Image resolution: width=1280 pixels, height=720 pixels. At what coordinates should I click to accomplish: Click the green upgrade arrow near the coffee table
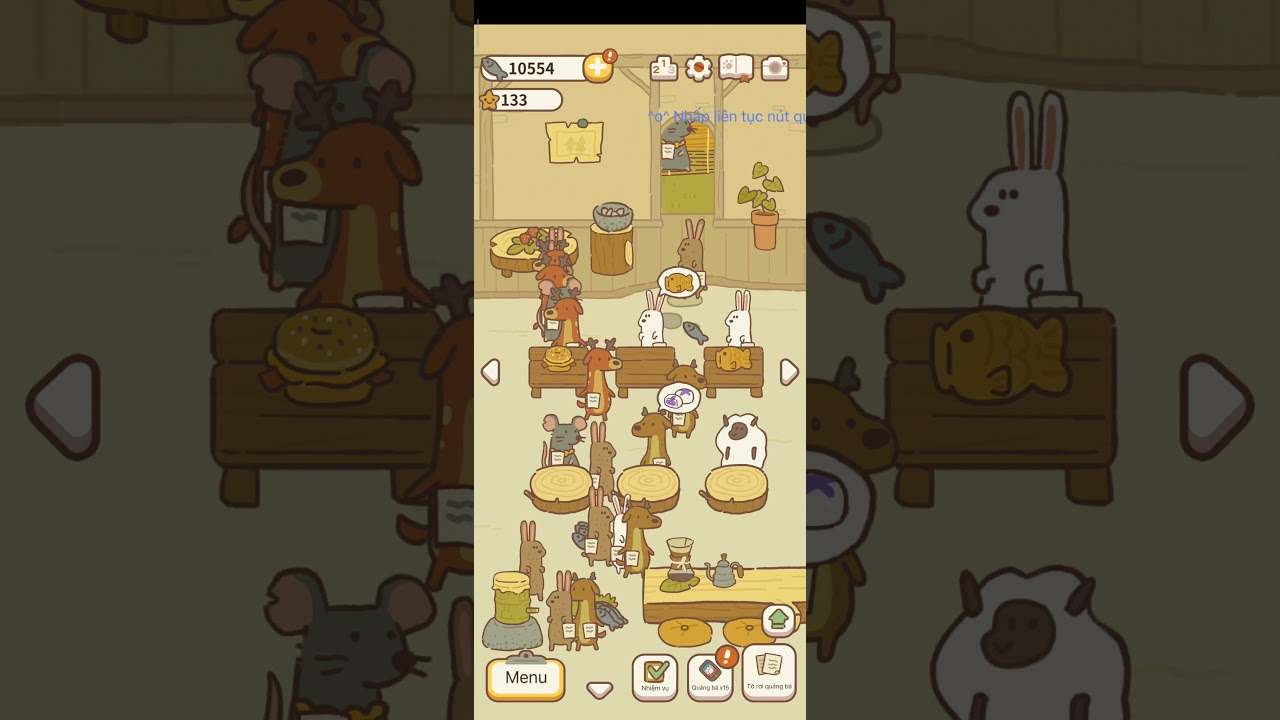pyautogui.click(x=777, y=619)
